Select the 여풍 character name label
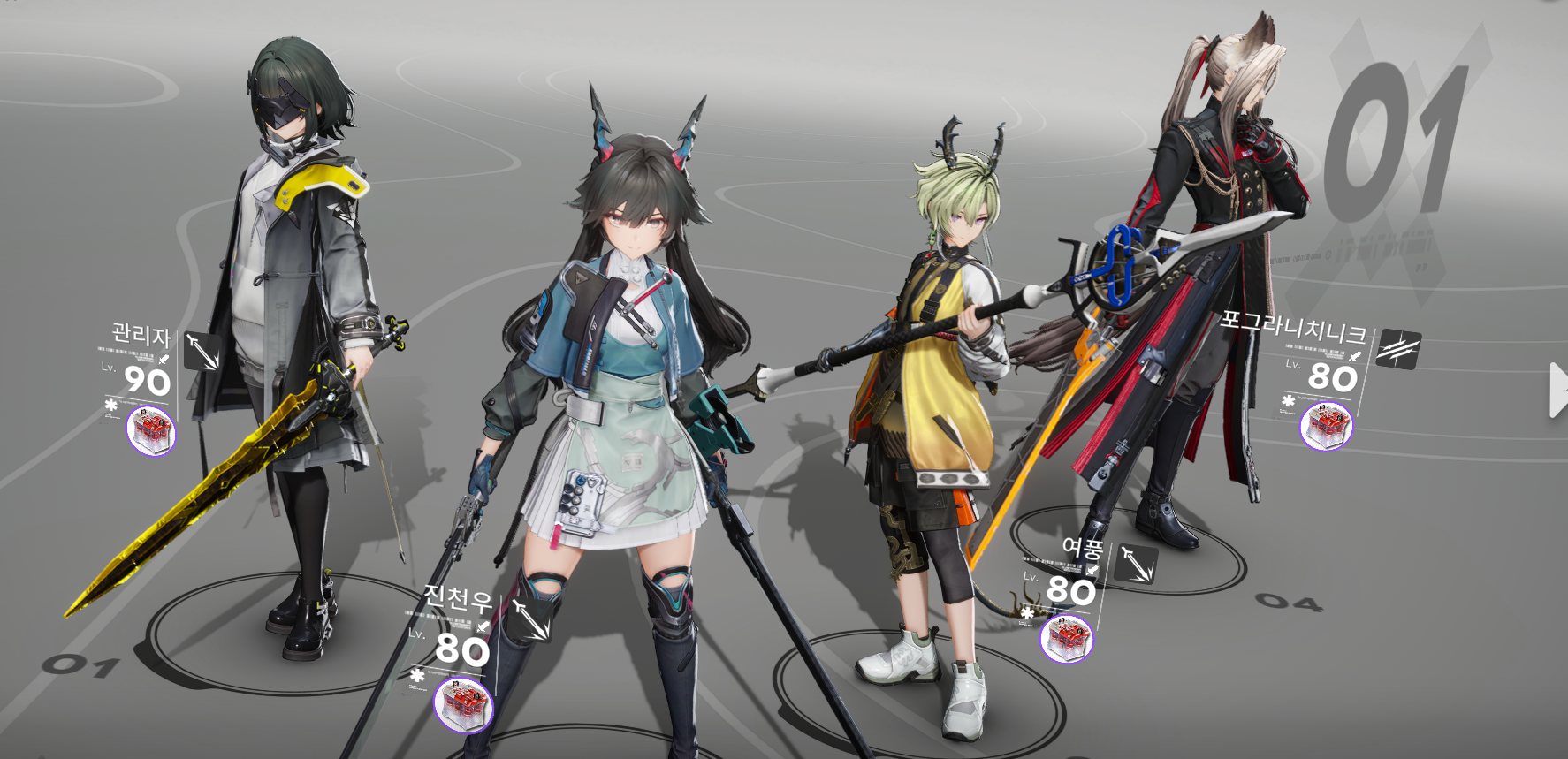This screenshot has width=1568, height=759. 1082,548
